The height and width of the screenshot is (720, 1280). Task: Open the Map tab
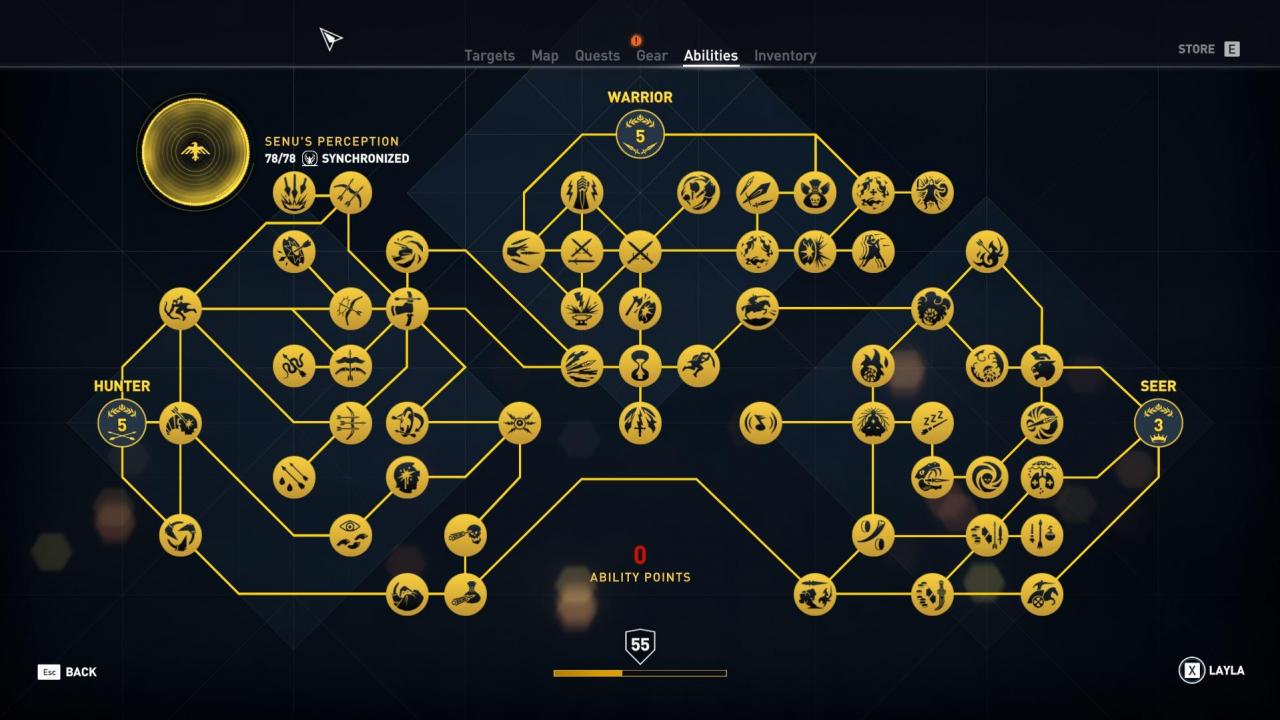tap(545, 56)
